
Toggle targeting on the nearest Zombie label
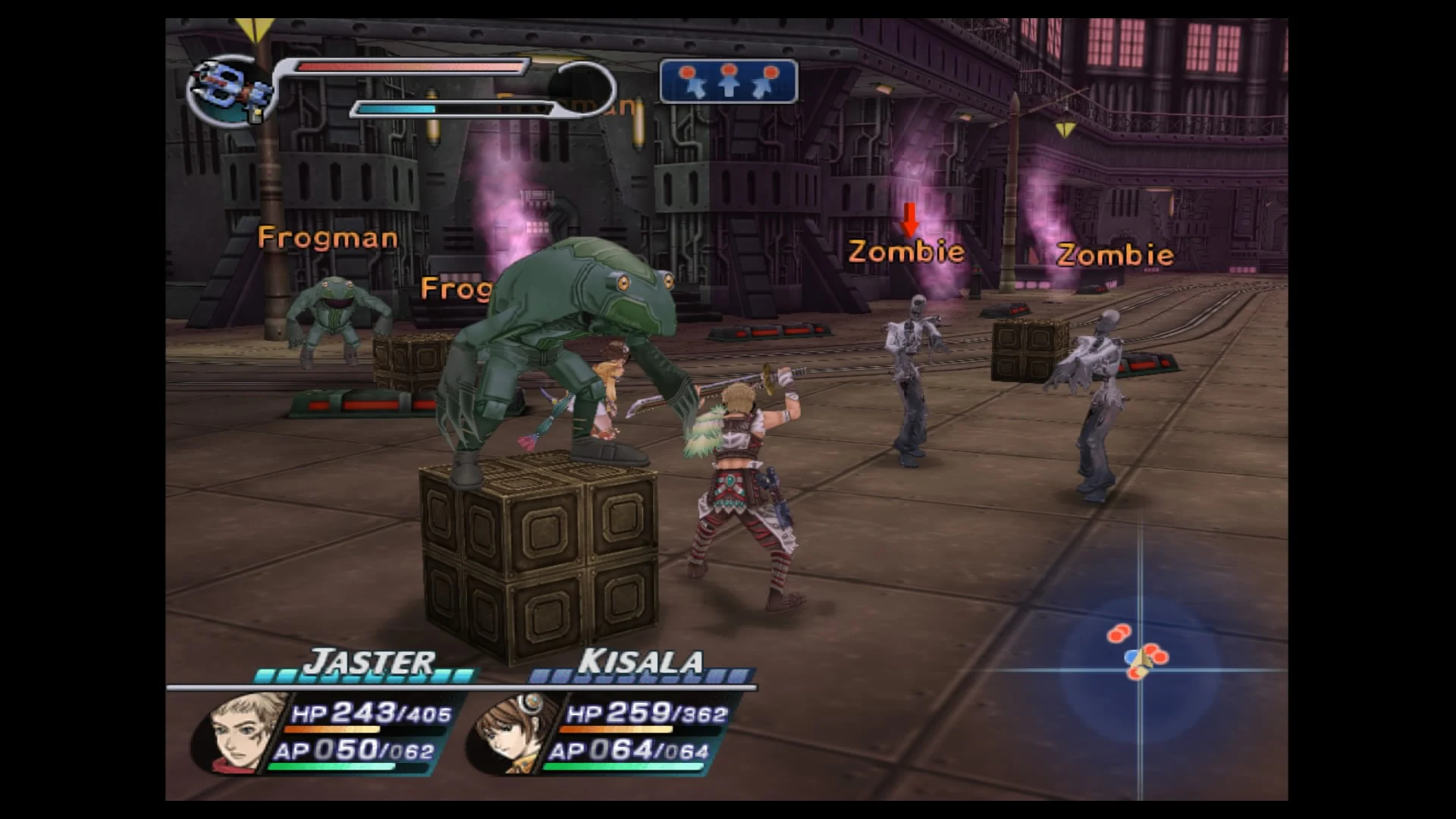click(907, 250)
